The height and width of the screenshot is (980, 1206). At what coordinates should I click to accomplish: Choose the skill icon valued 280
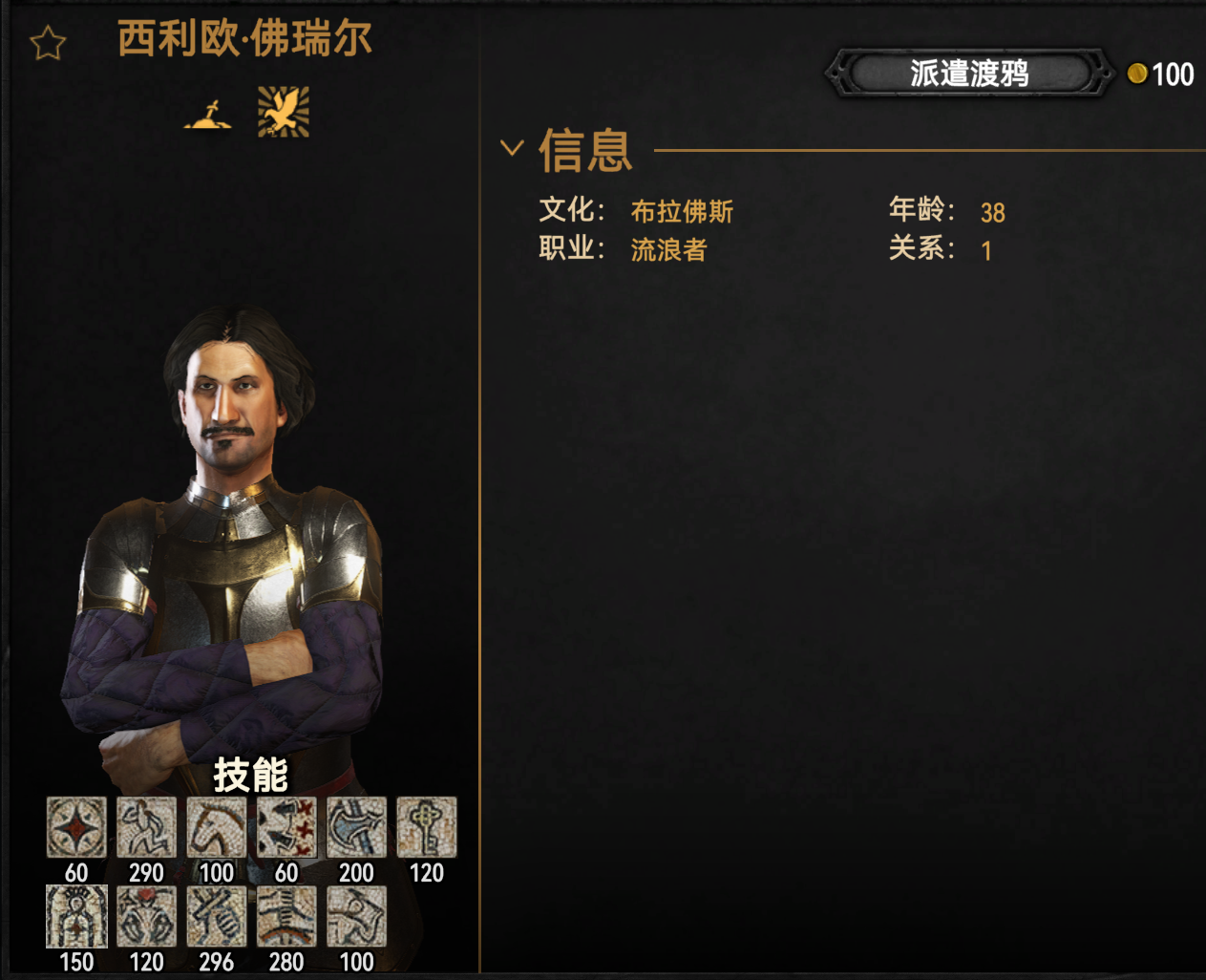(x=286, y=917)
